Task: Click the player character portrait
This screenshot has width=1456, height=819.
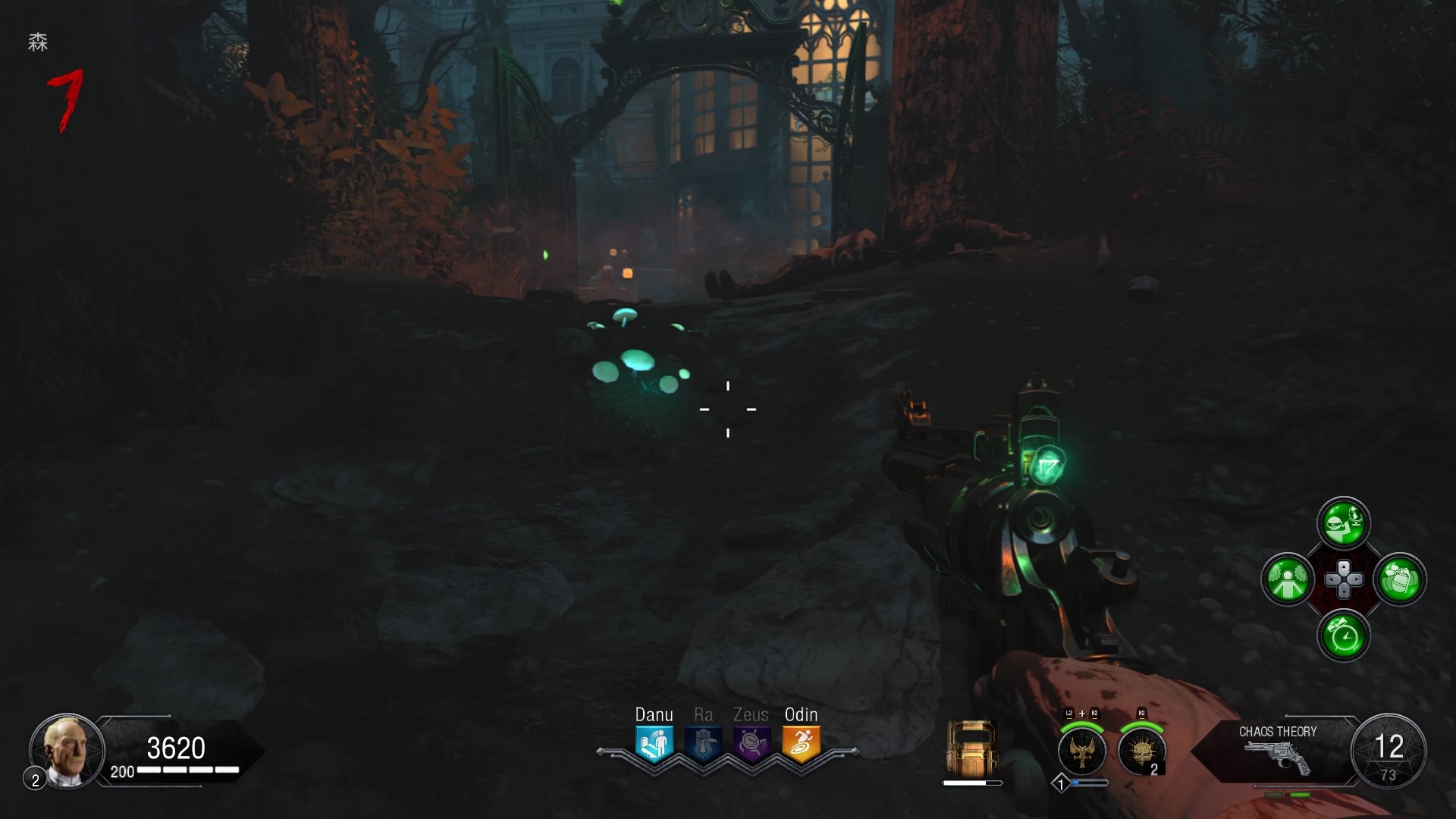Action: [66, 751]
